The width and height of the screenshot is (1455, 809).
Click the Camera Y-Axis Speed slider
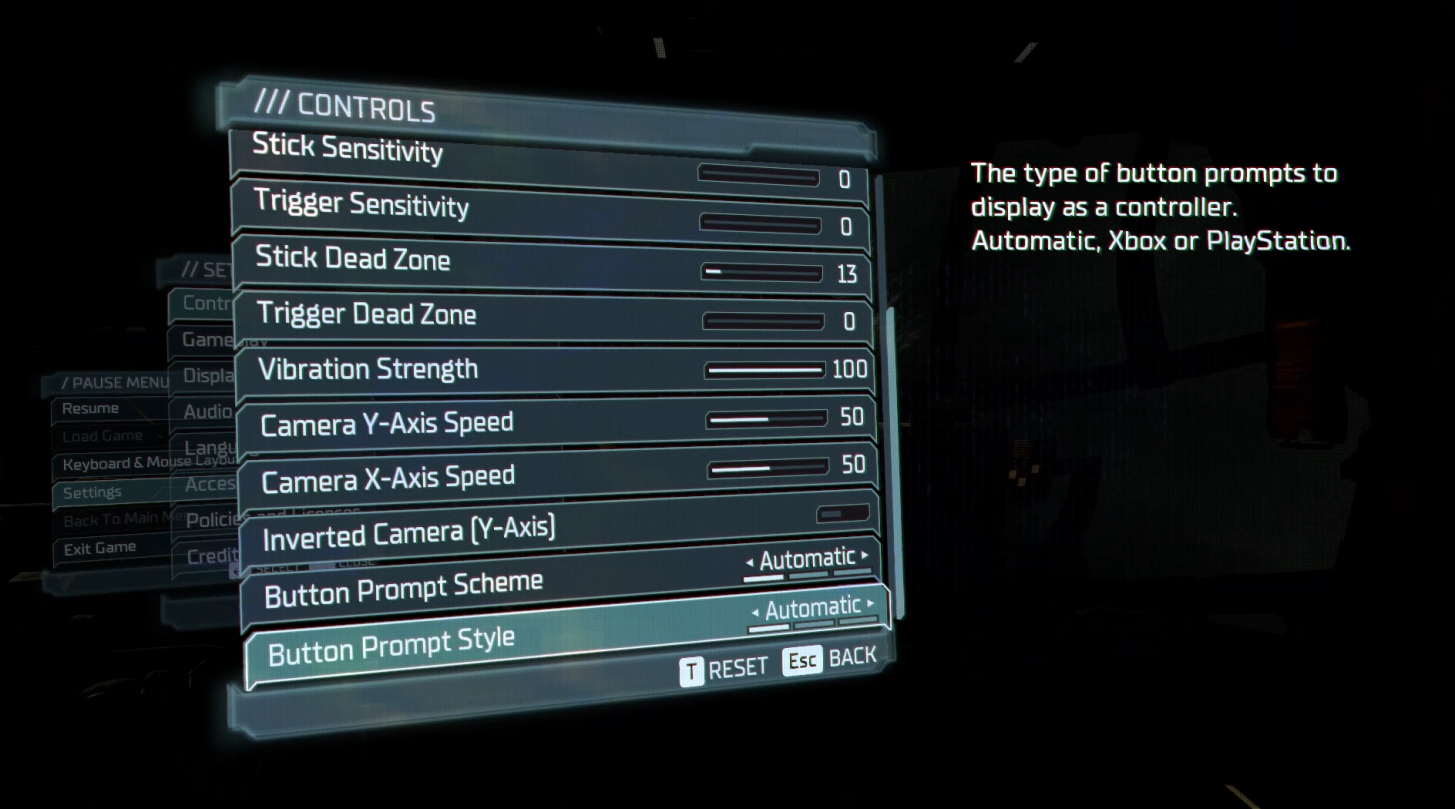pyautogui.click(x=765, y=417)
